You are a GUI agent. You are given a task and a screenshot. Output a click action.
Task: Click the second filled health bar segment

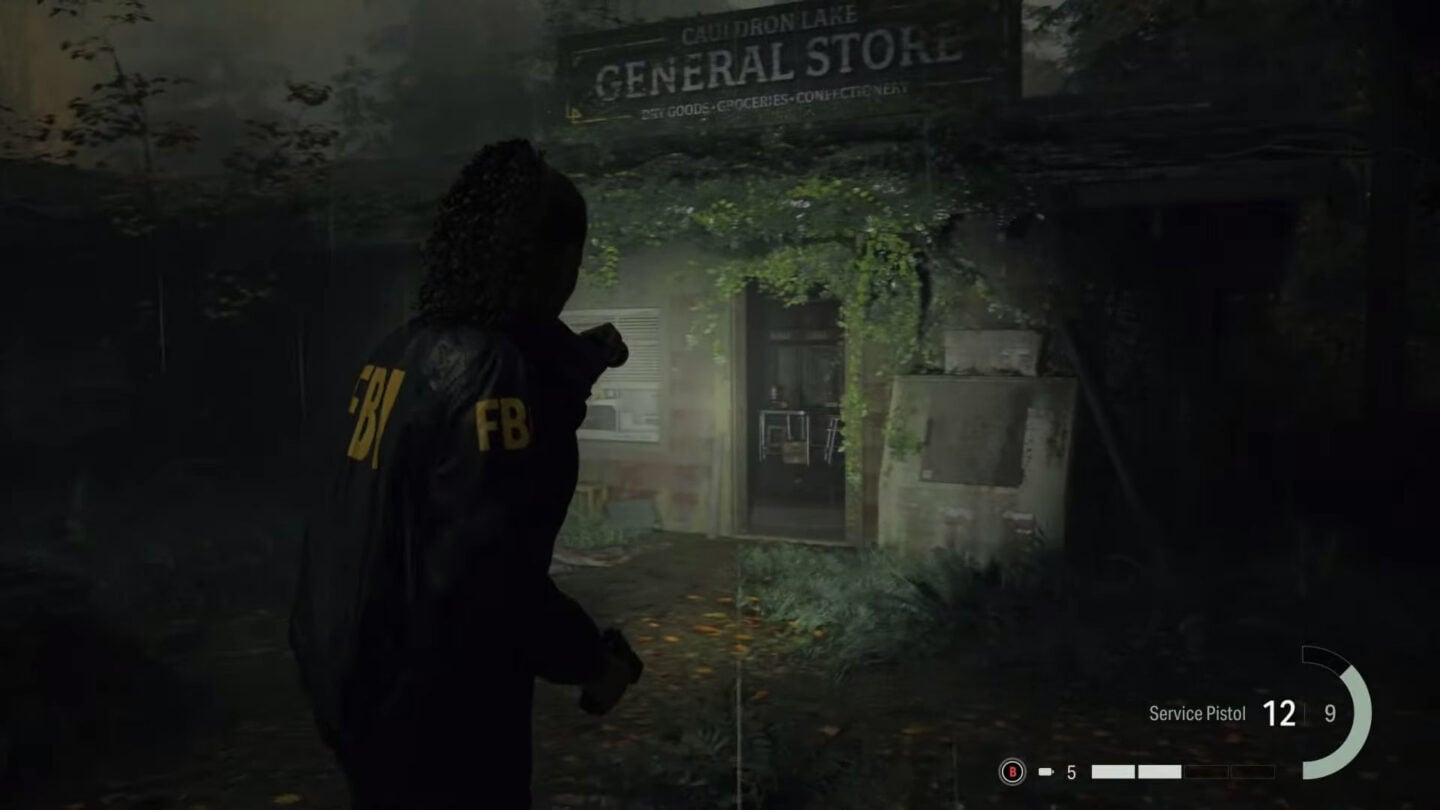(x=1160, y=770)
